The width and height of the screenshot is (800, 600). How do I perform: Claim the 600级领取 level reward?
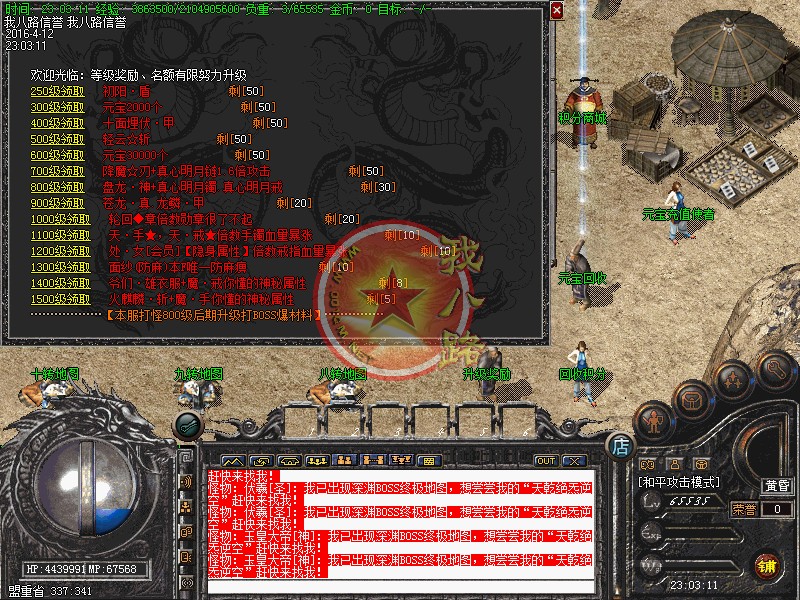(58, 155)
